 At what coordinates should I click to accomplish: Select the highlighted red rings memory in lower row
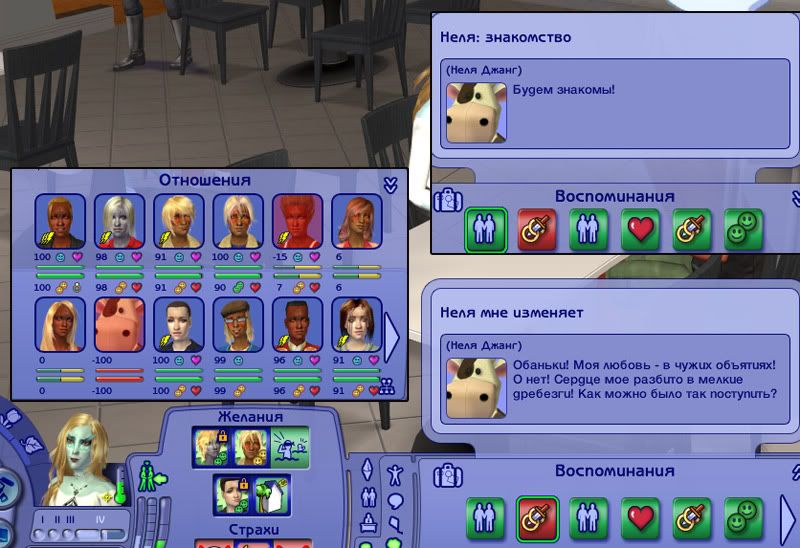pos(537,517)
